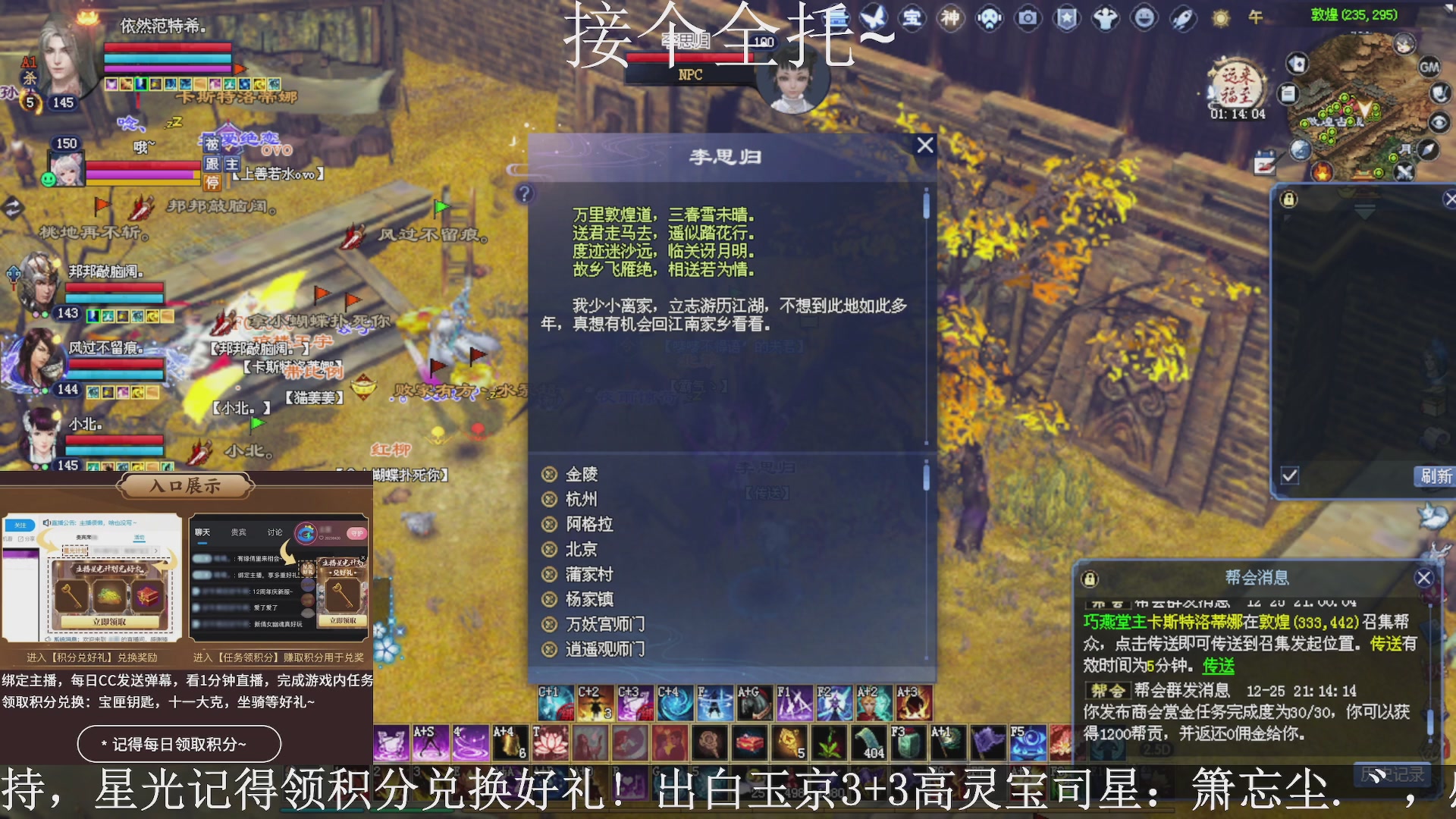
Task: Open the help question mark on the dialog
Action: coord(524,195)
